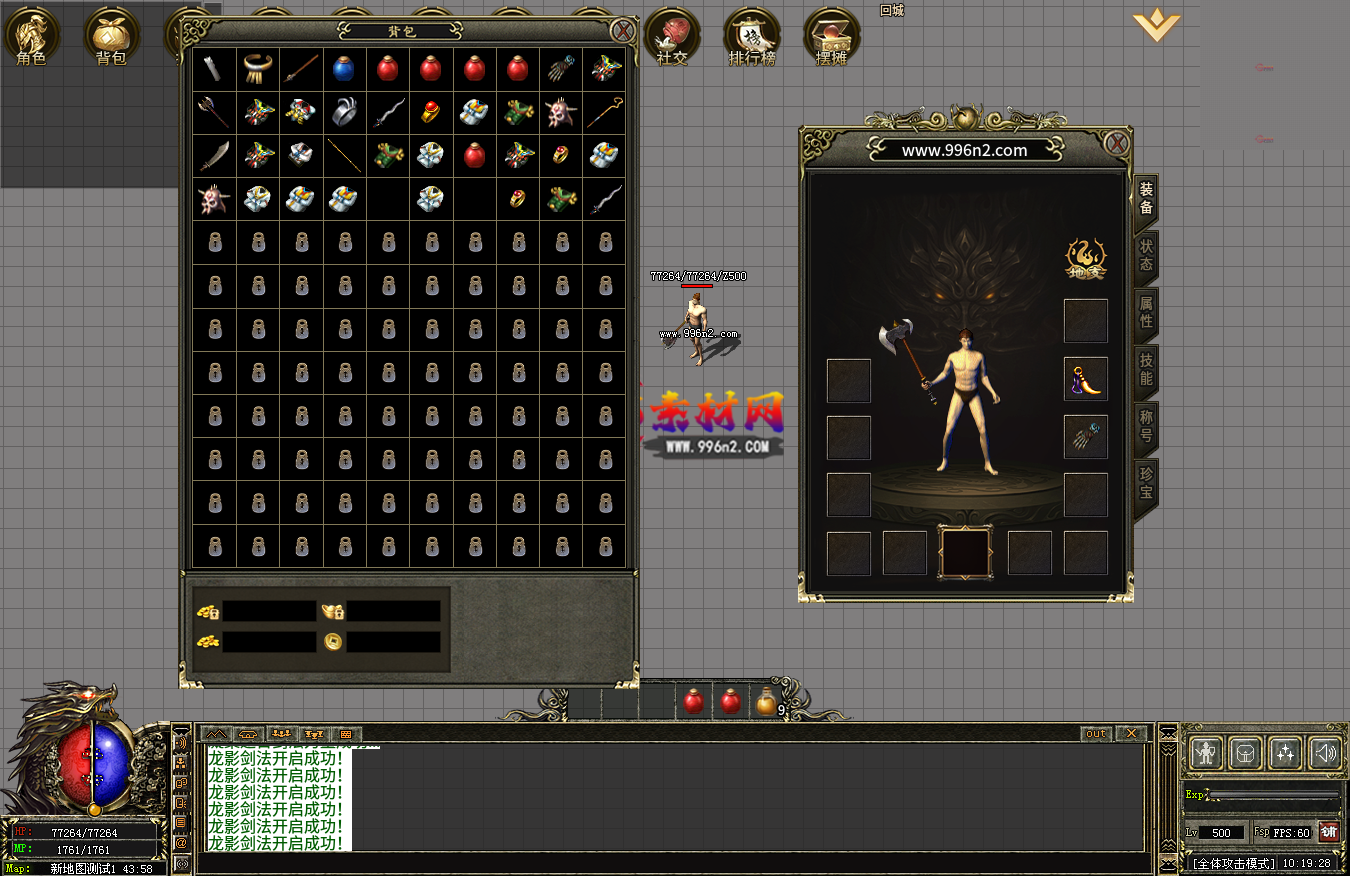Click the silver ring in the backpack

(x=344, y=111)
